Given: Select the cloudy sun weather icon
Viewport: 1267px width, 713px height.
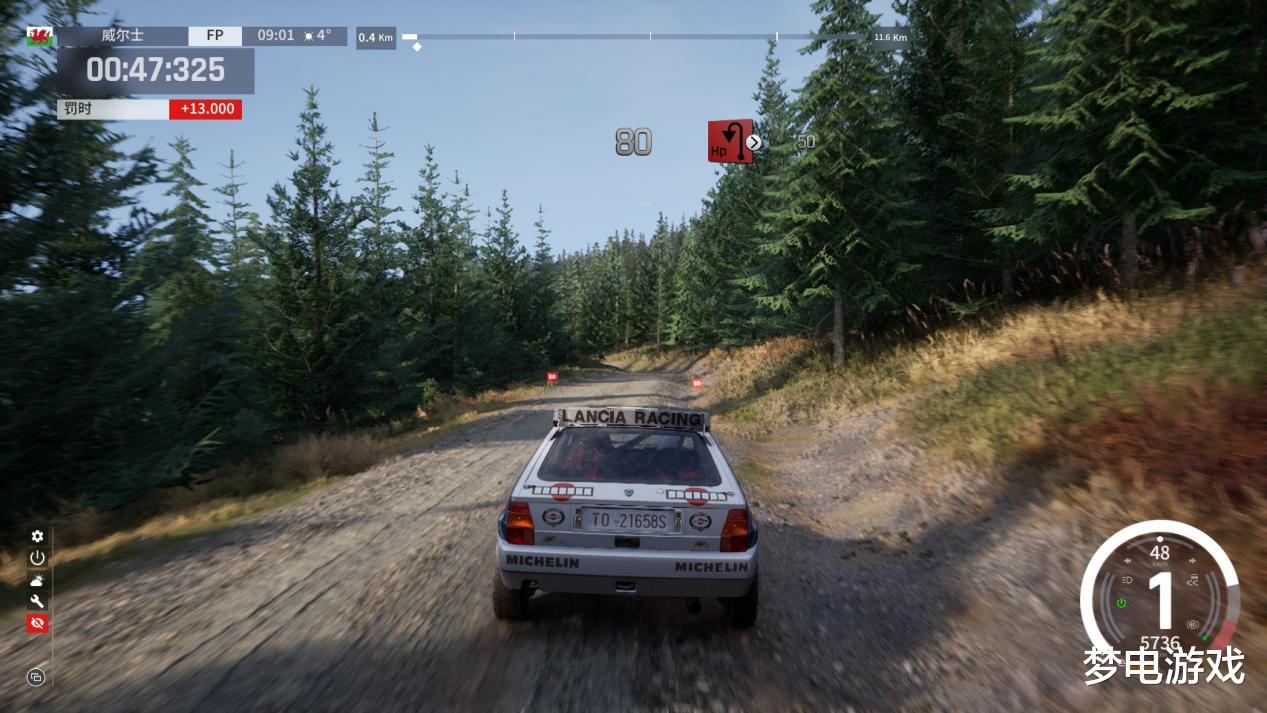Looking at the screenshot, I should pyautogui.click(x=37, y=580).
